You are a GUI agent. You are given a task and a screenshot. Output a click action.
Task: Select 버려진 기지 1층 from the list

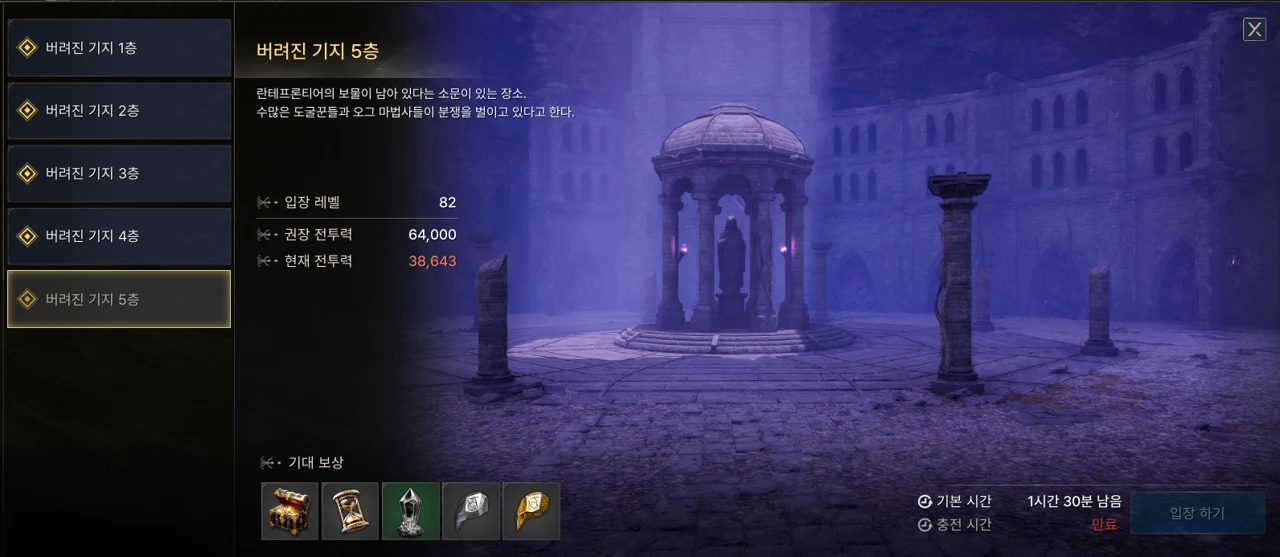pyautogui.click(x=119, y=48)
